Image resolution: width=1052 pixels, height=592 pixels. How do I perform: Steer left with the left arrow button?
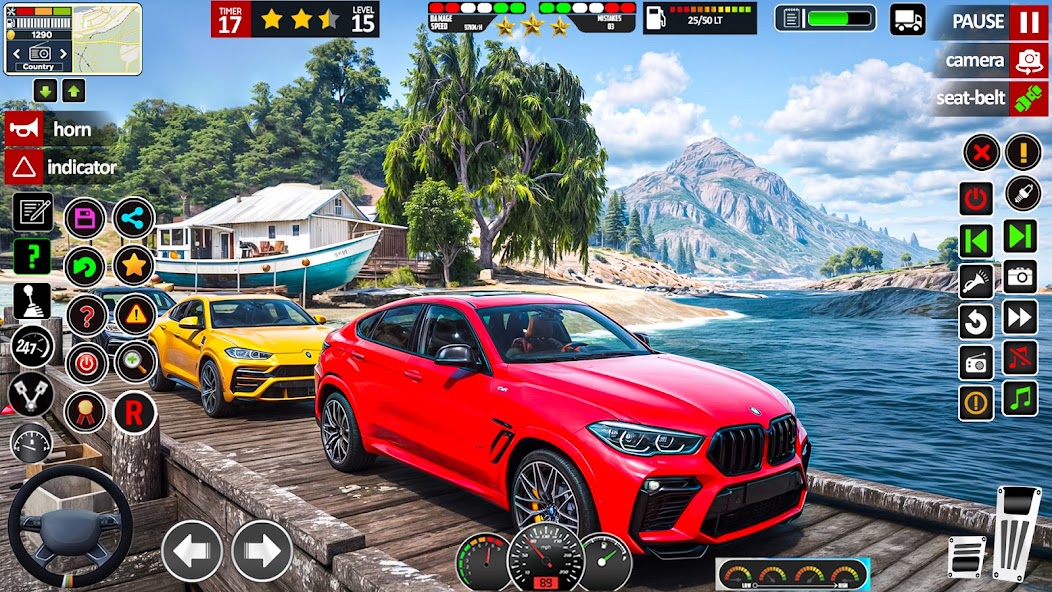(191, 551)
